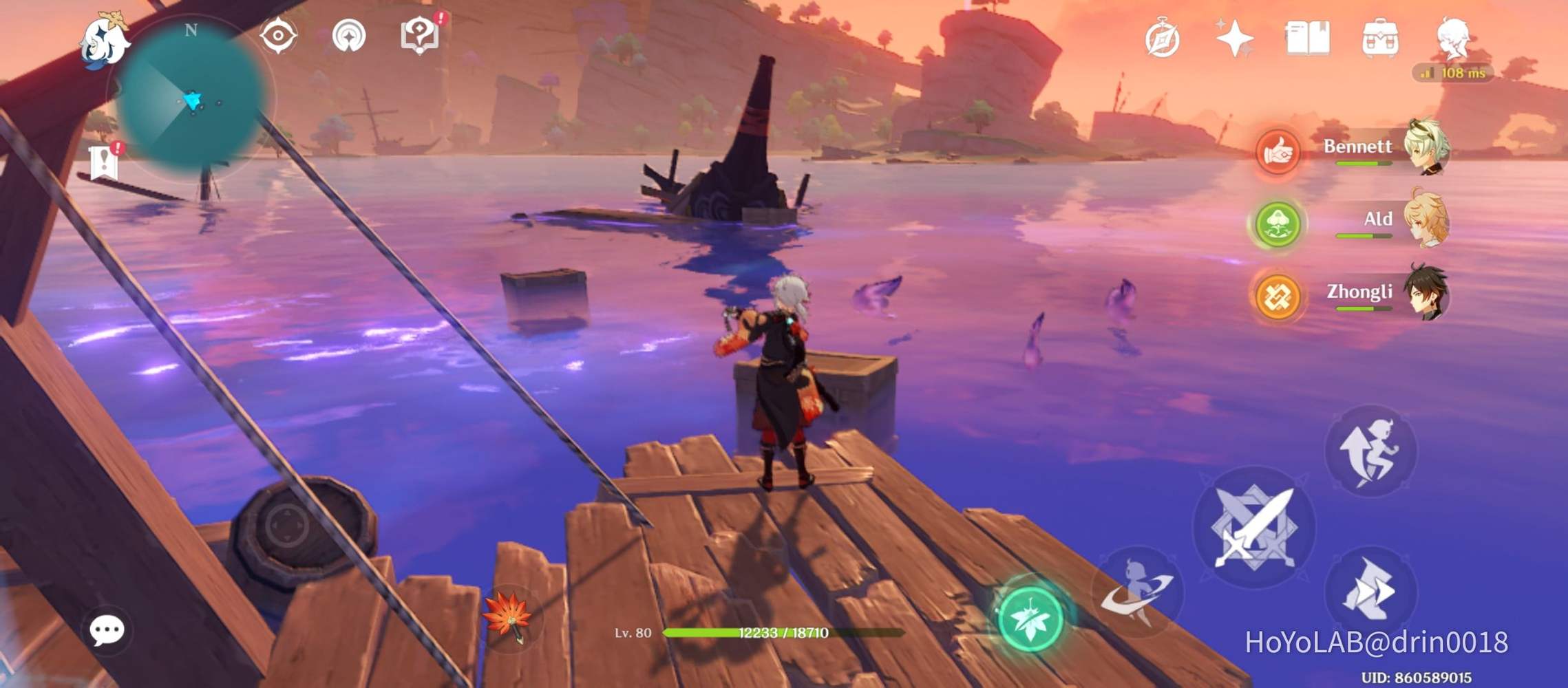Toggle the orientation reticle icon beside the minimap
Screen dimensions: 1568x688
(350, 36)
